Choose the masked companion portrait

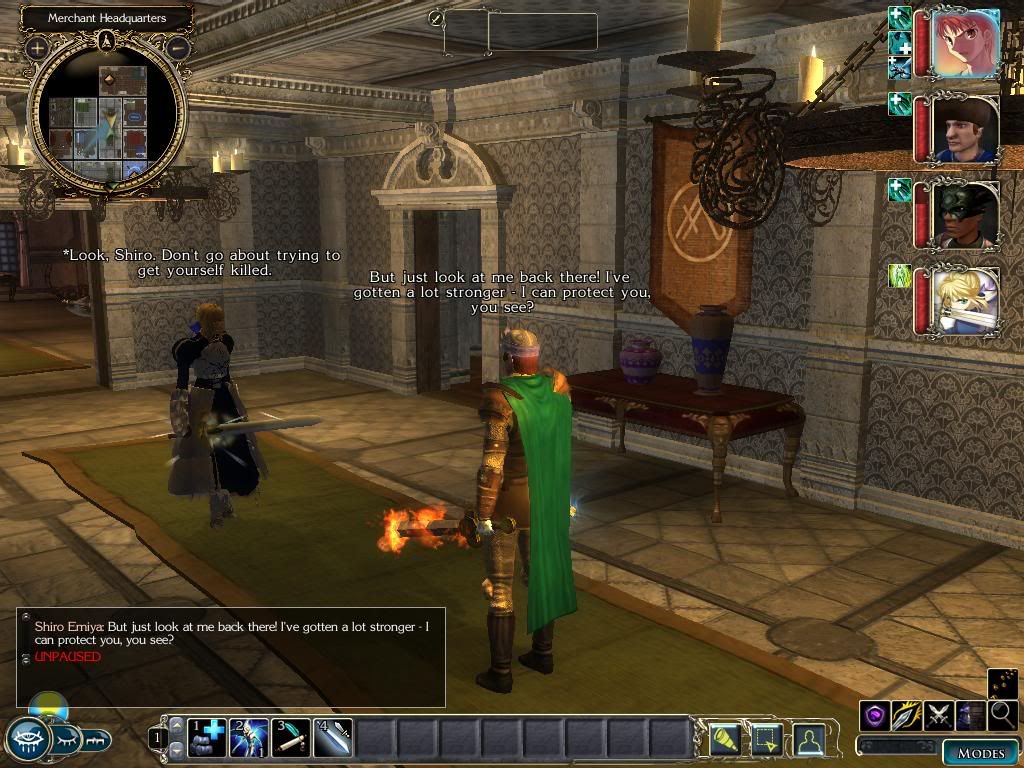964,214
